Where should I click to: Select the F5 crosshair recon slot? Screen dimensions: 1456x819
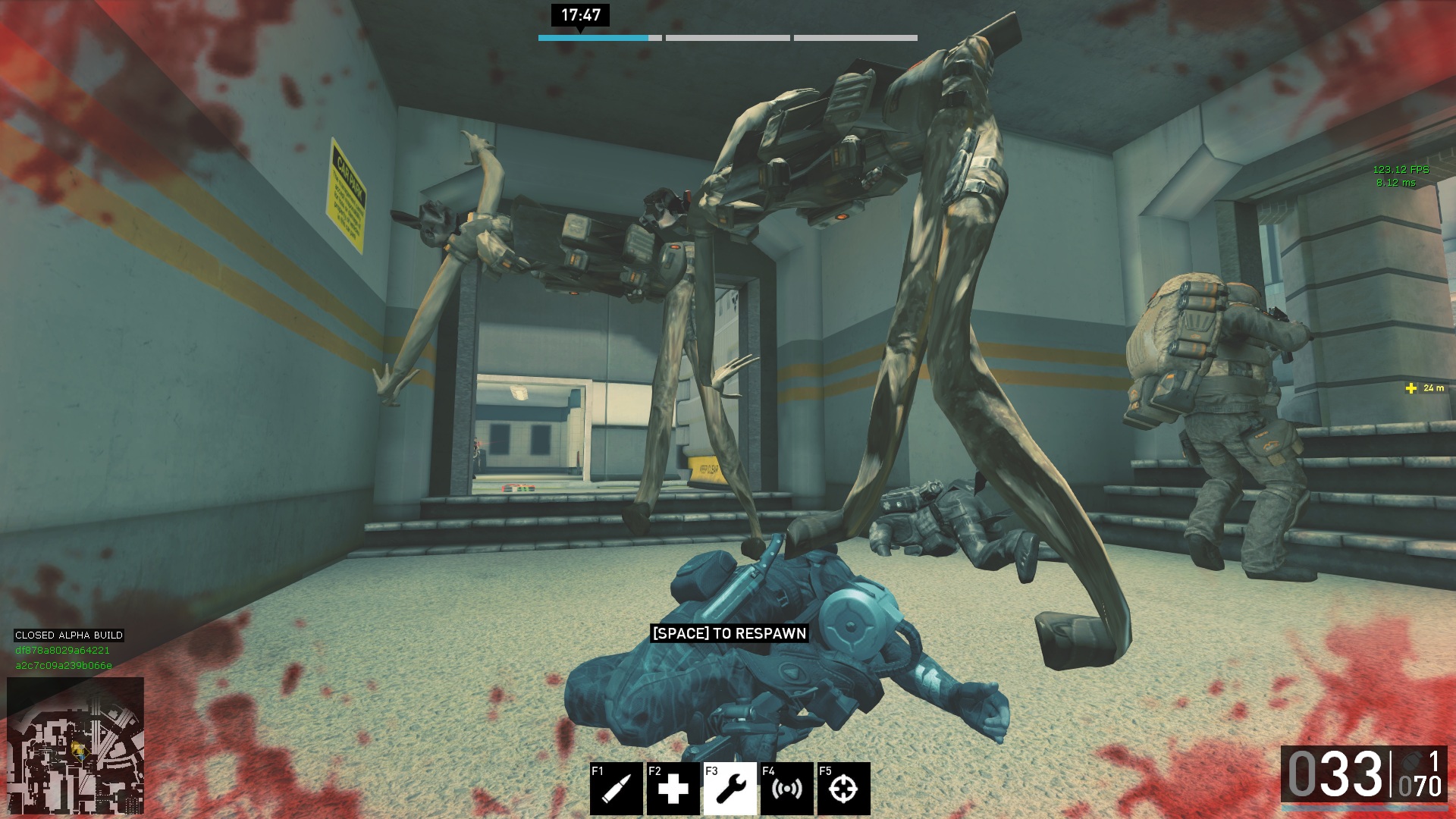click(x=843, y=789)
